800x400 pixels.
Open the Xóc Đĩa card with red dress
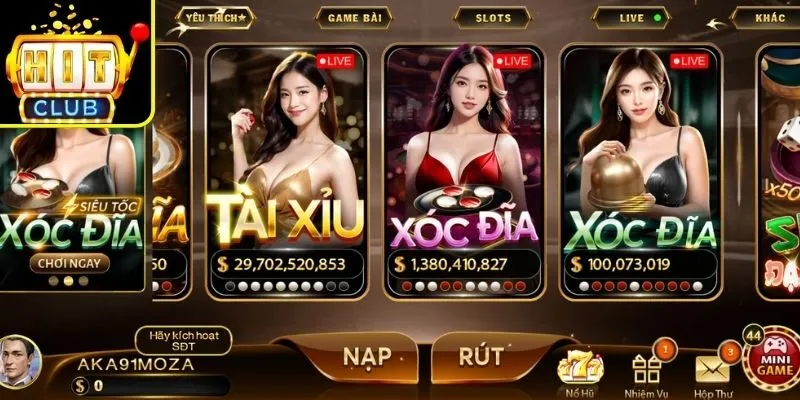click(x=463, y=170)
